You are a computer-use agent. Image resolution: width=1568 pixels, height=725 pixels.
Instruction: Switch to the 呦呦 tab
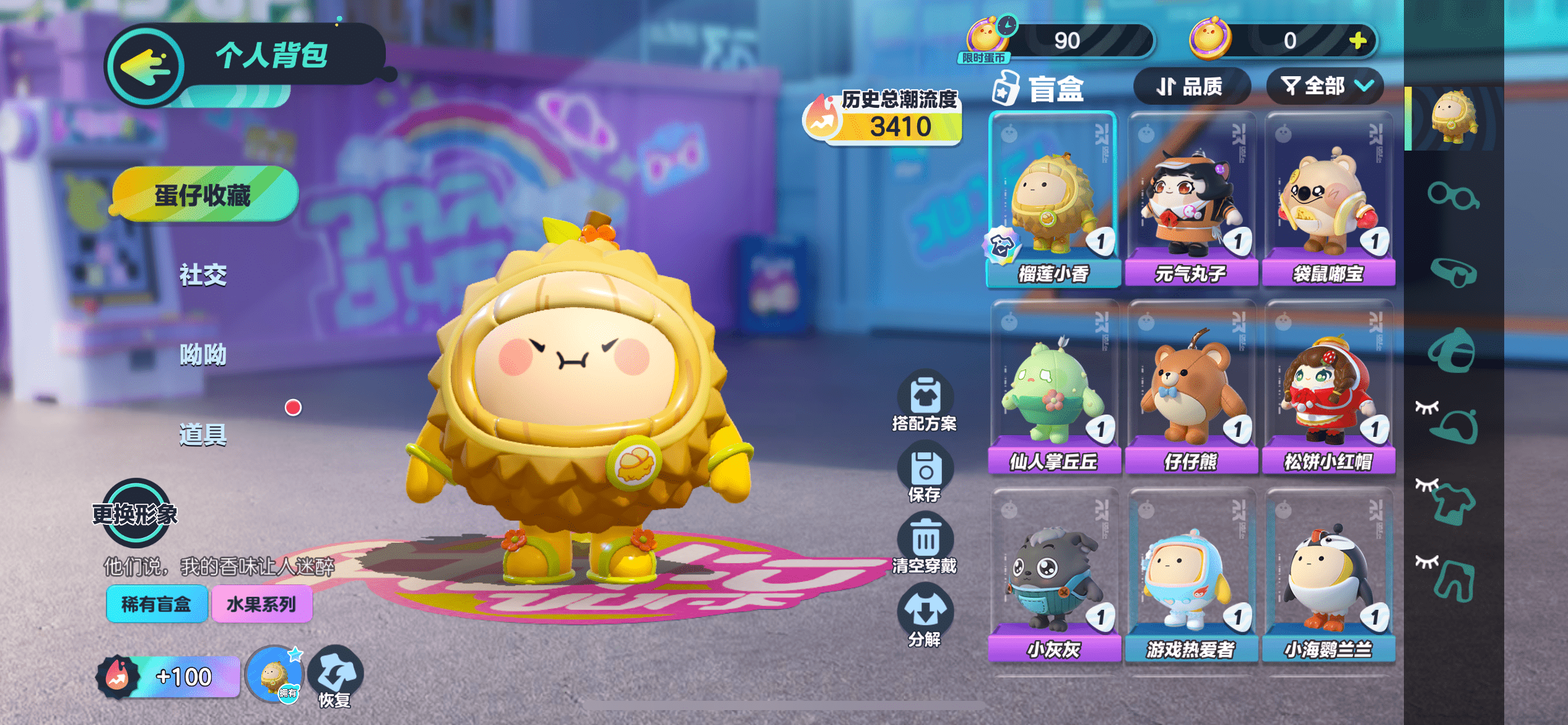pos(203,354)
